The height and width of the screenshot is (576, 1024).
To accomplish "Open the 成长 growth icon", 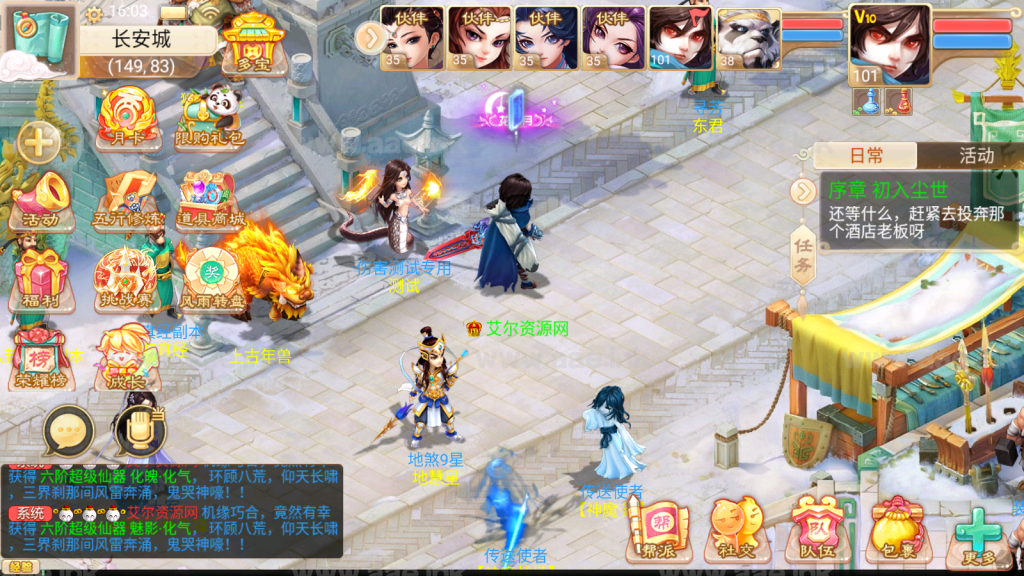I will click(x=126, y=362).
